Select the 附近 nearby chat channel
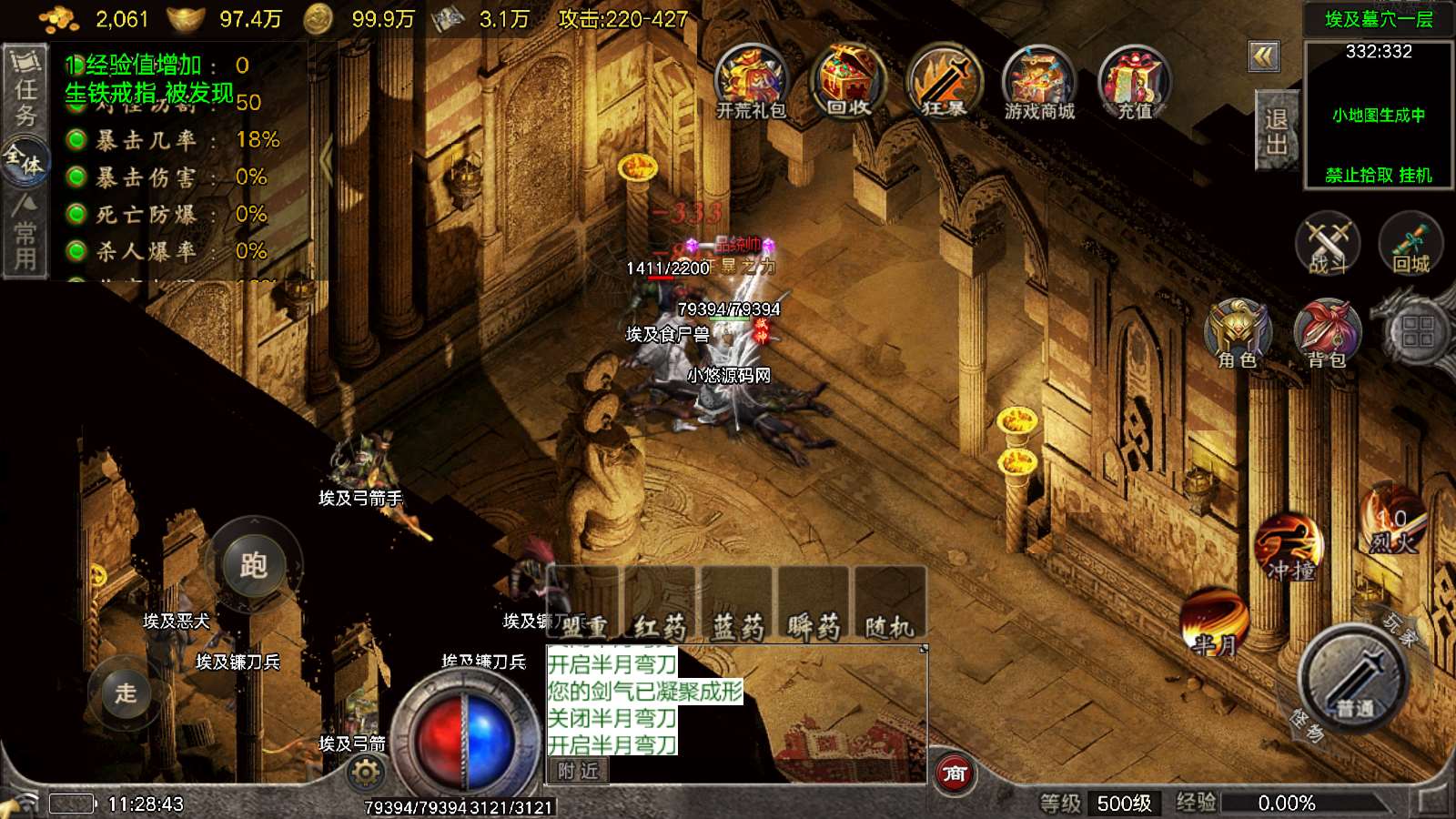Viewport: 1456px width, 819px height. (579, 771)
